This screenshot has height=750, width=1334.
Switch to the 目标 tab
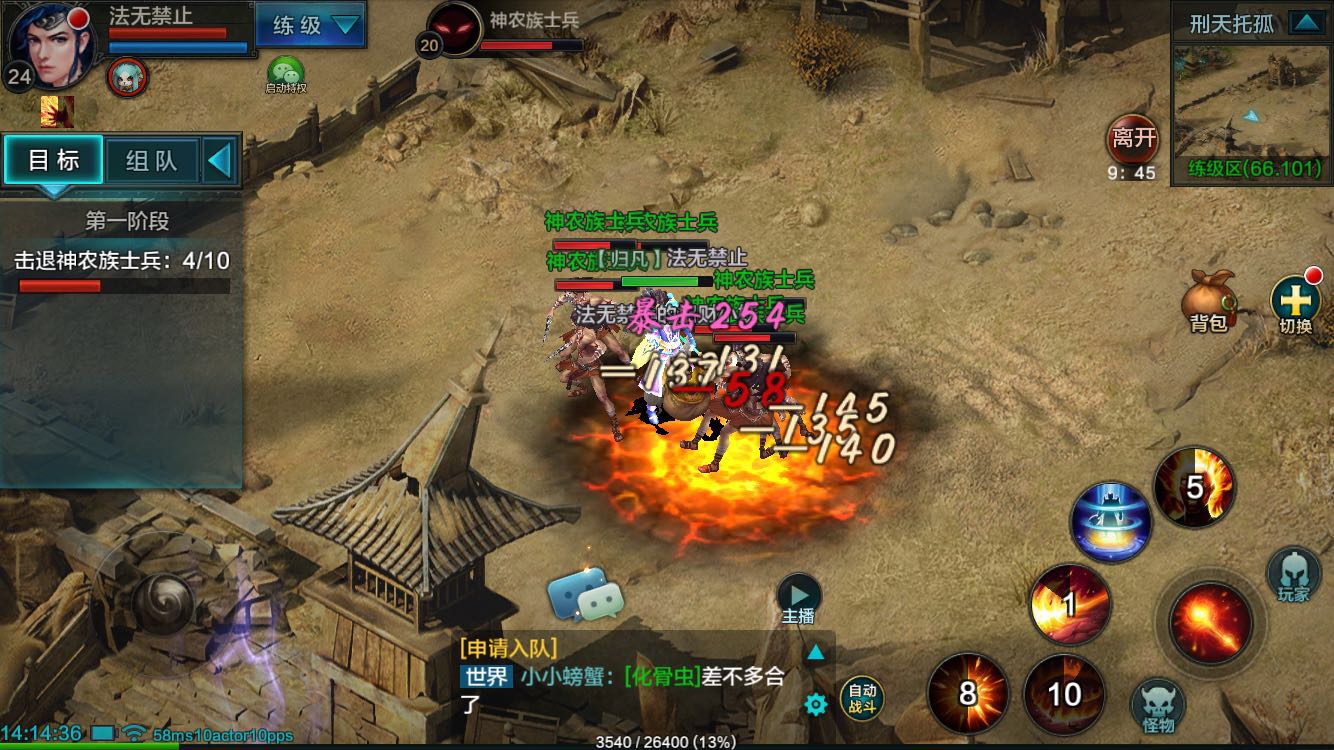point(54,160)
